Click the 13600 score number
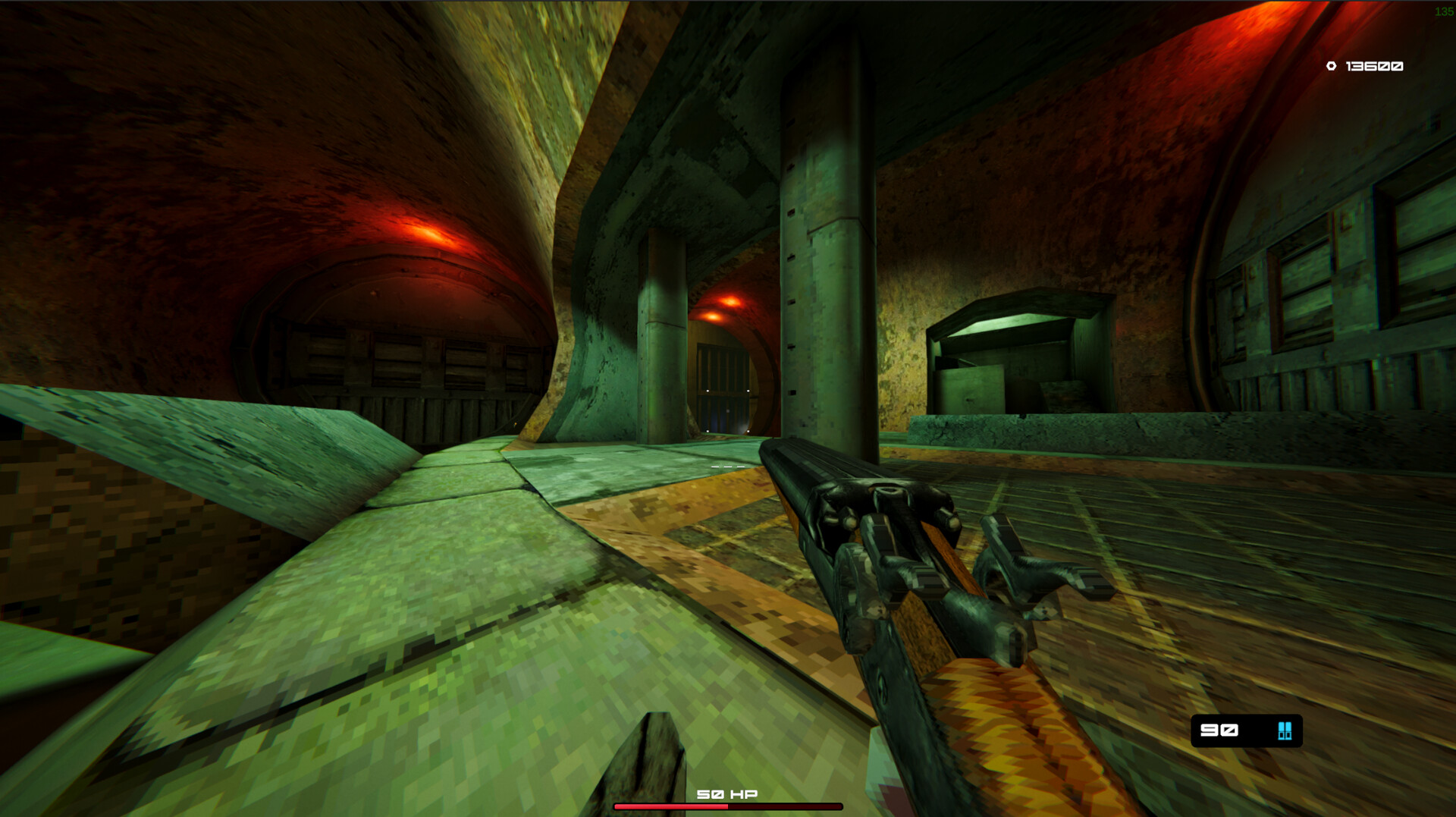Image resolution: width=1456 pixels, height=817 pixels. [1374, 66]
